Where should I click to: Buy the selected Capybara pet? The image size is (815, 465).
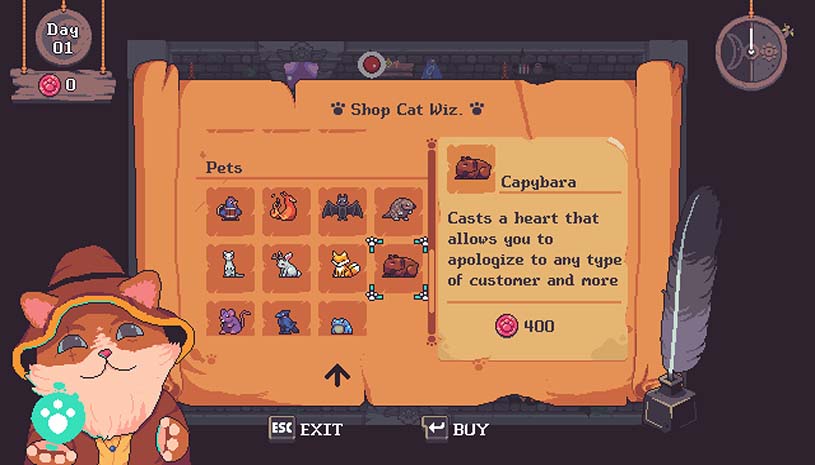[456, 429]
